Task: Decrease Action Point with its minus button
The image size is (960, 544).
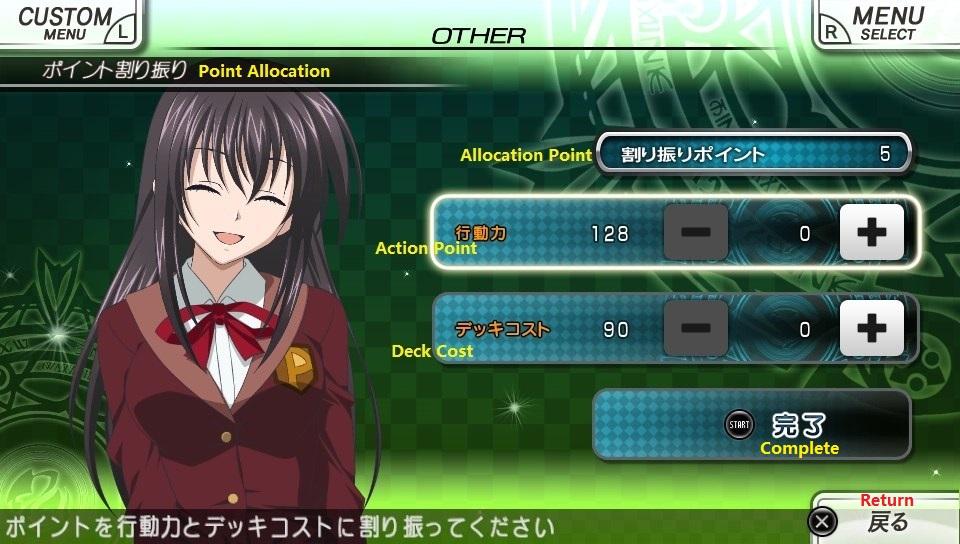Action: coord(696,232)
